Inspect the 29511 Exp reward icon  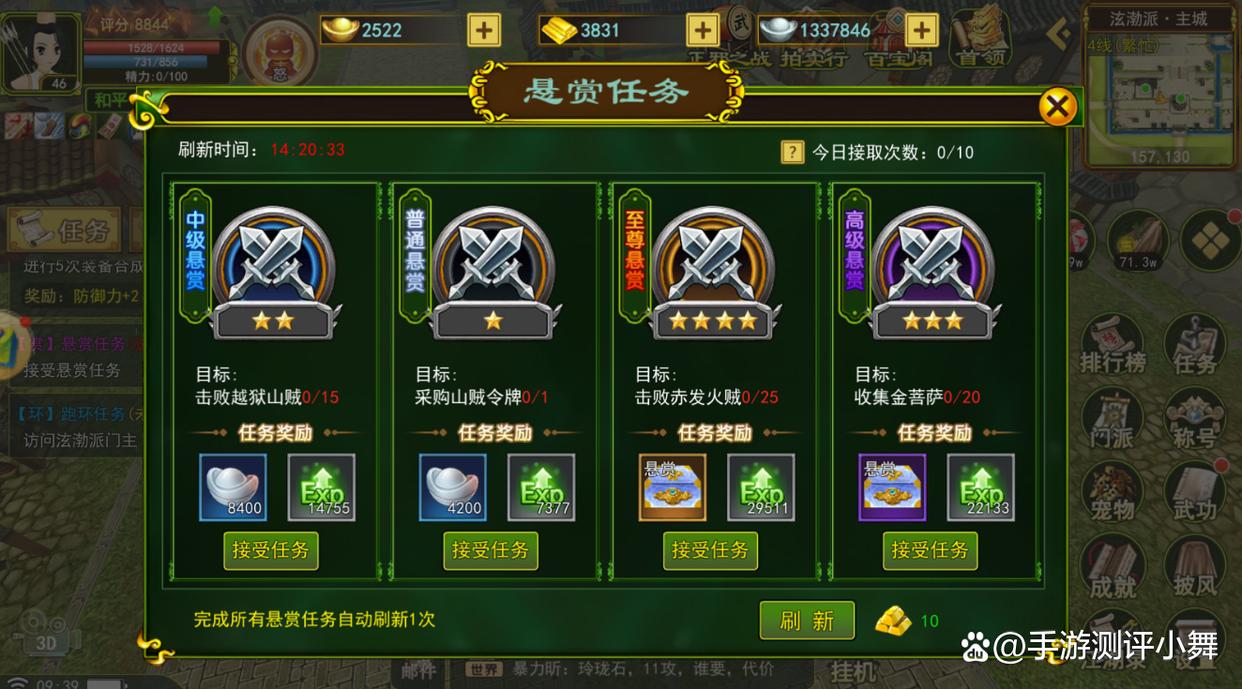click(761, 487)
